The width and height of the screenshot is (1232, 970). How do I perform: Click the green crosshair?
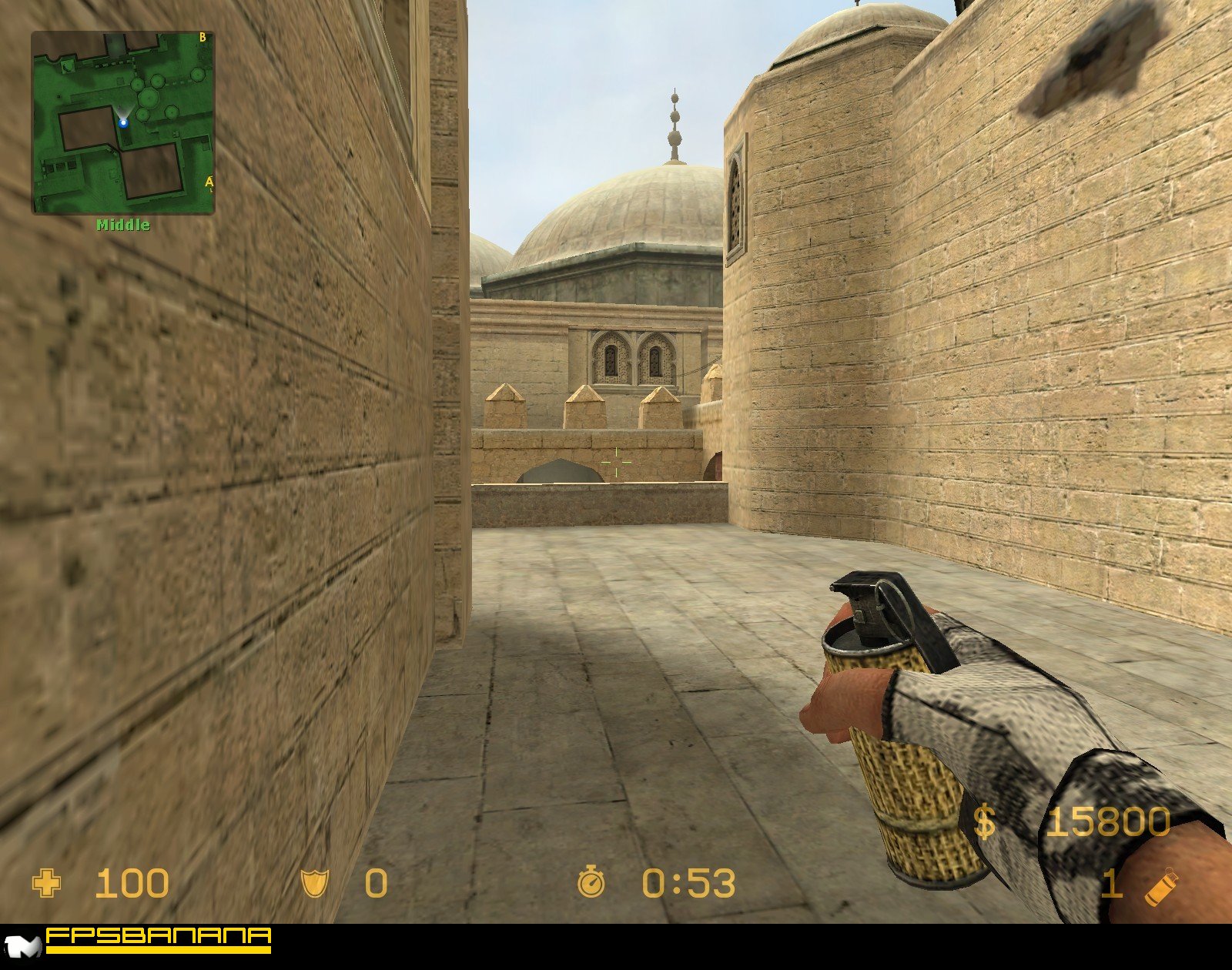(617, 460)
